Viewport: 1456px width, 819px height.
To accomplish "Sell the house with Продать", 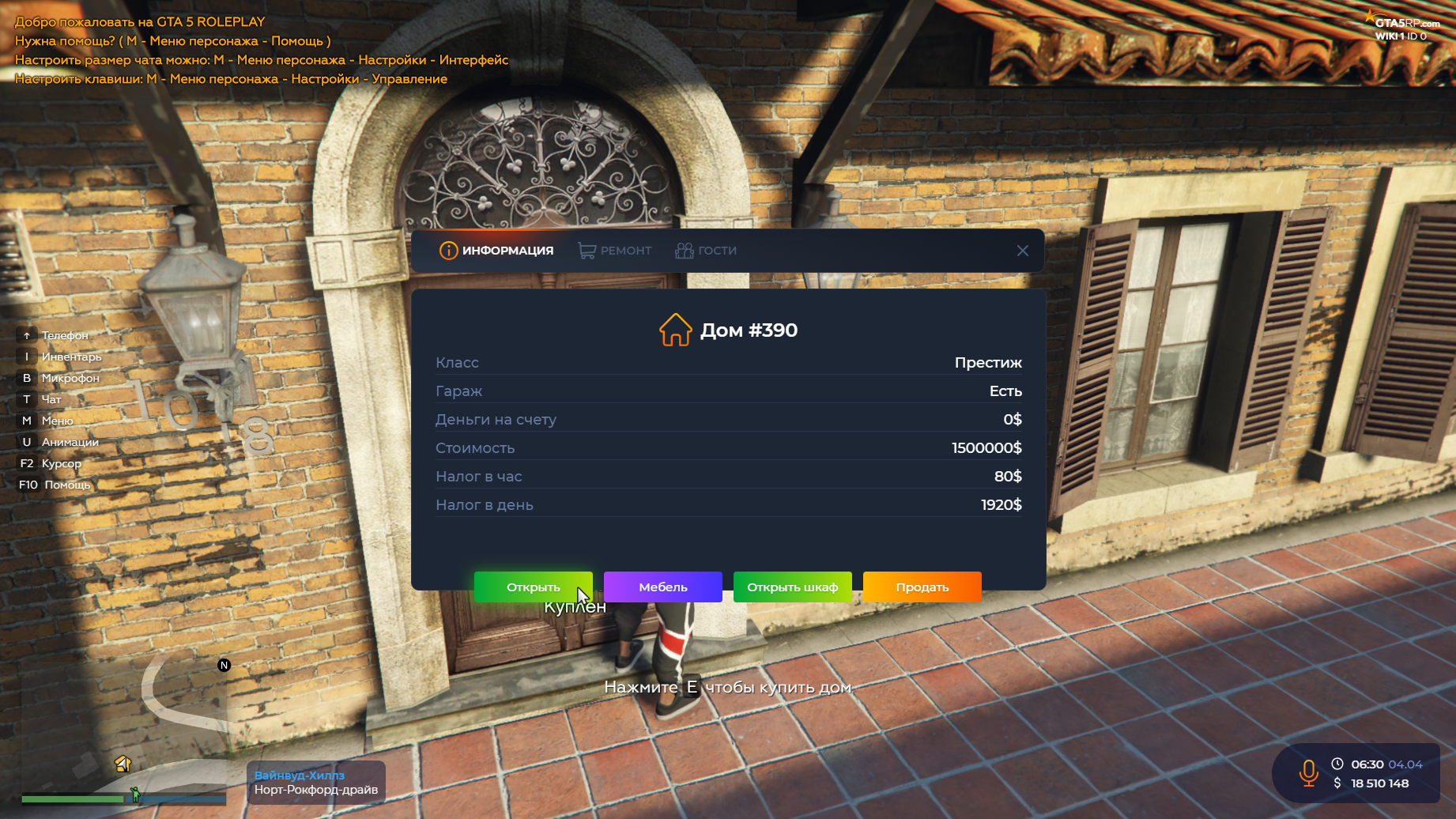I will click(922, 587).
